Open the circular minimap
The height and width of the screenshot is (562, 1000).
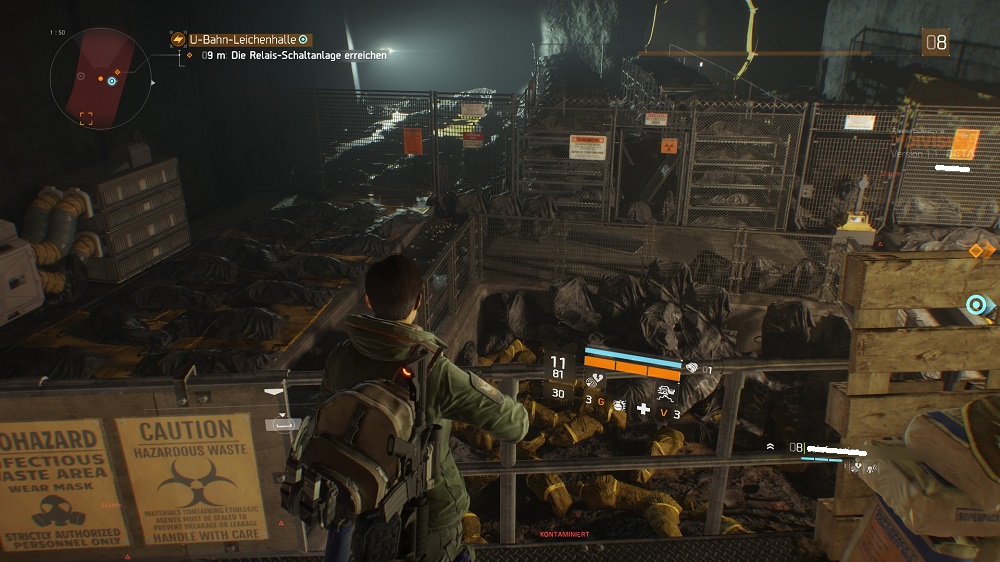99,77
